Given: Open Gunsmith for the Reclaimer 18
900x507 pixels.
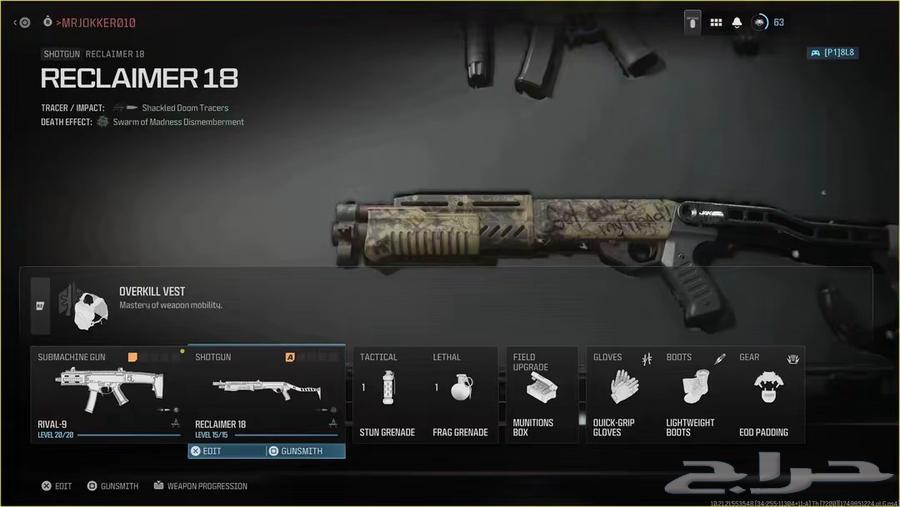Looking at the screenshot, I should pos(305,451).
